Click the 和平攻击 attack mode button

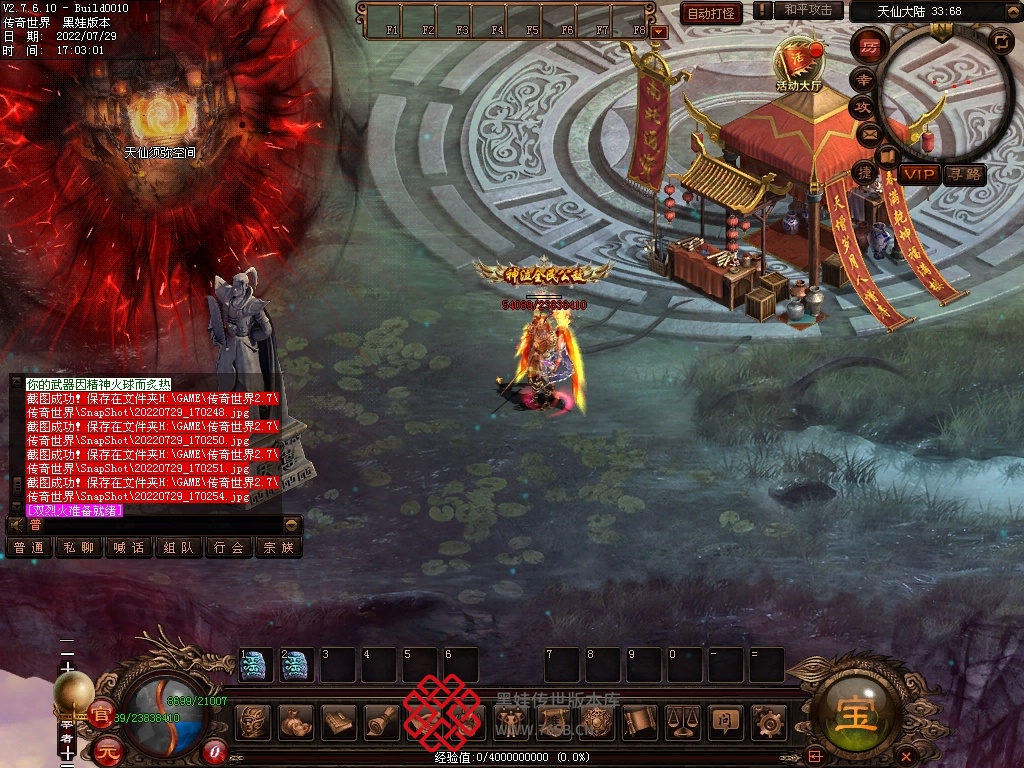coord(808,11)
